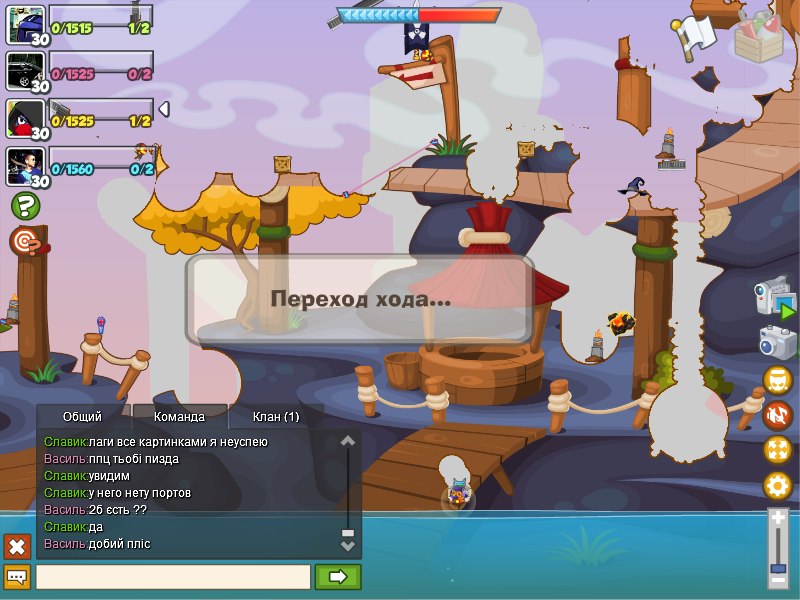Click the red target icon
Screen dimensions: 800x600
(x=24, y=241)
